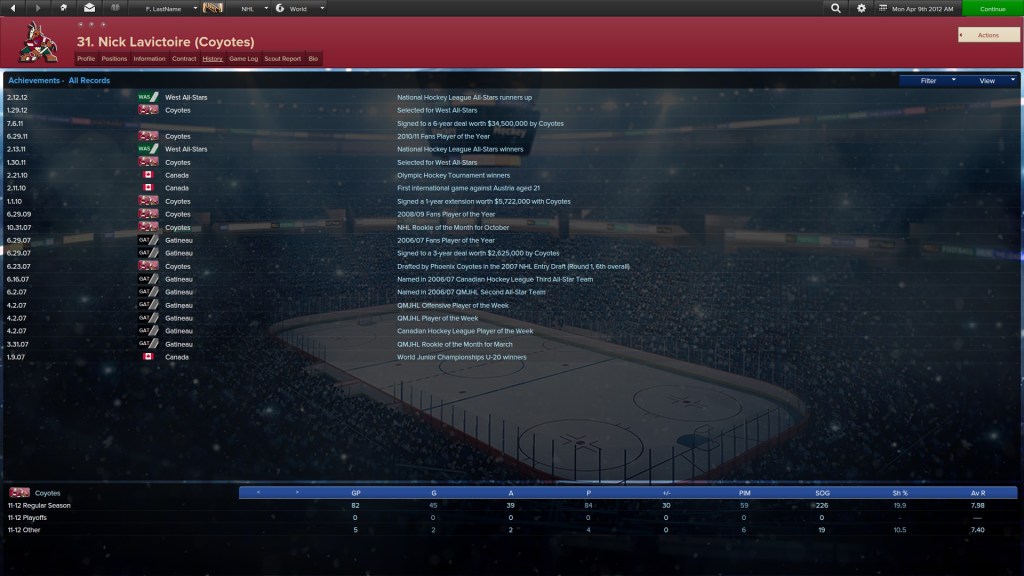Go back with the left arrow button

(x=12, y=8)
